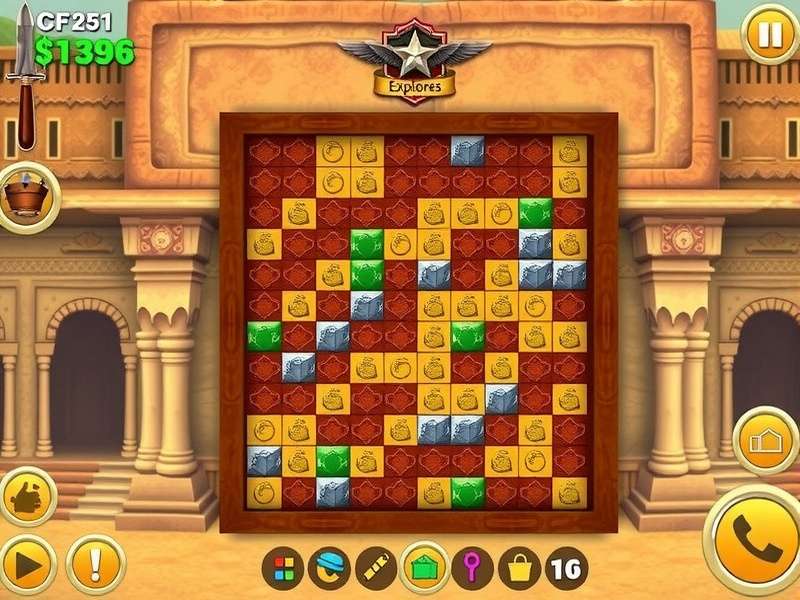Open the four colored squares tool

point(283,569)
